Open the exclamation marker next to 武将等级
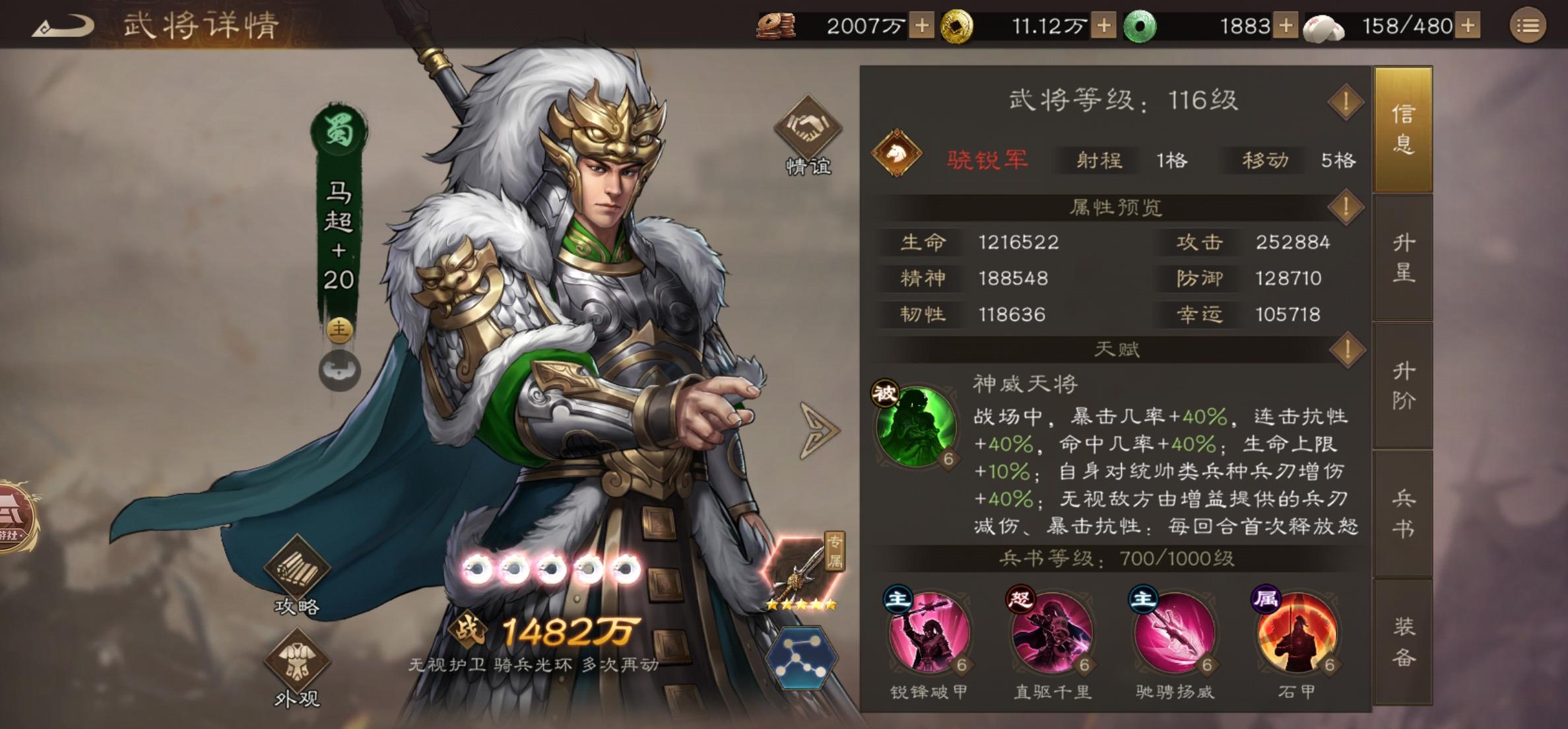The width and height of the screenshot is (1568, 729). 1347,103
